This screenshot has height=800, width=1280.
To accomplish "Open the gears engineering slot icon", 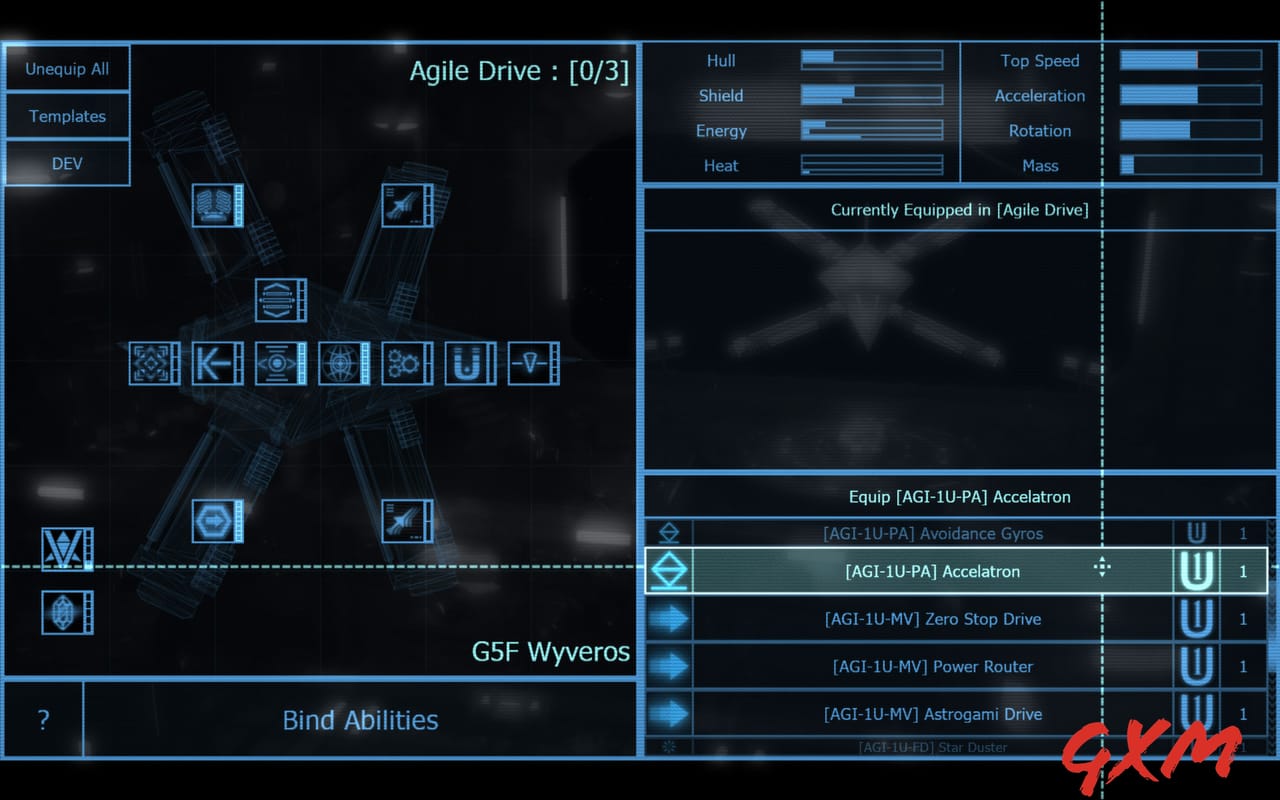I will tap(406, 363).
